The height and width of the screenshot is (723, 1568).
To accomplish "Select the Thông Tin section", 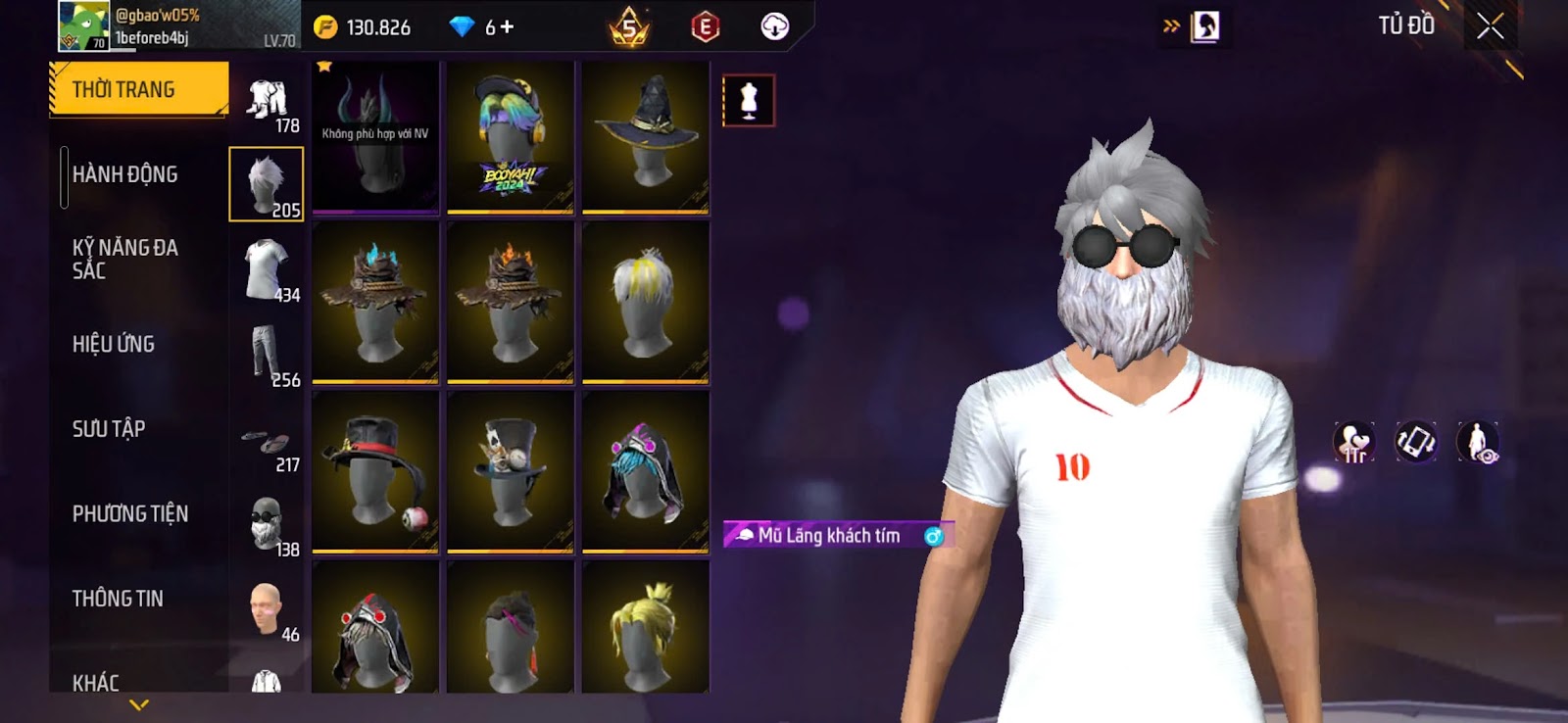I will tap(118, 599).
